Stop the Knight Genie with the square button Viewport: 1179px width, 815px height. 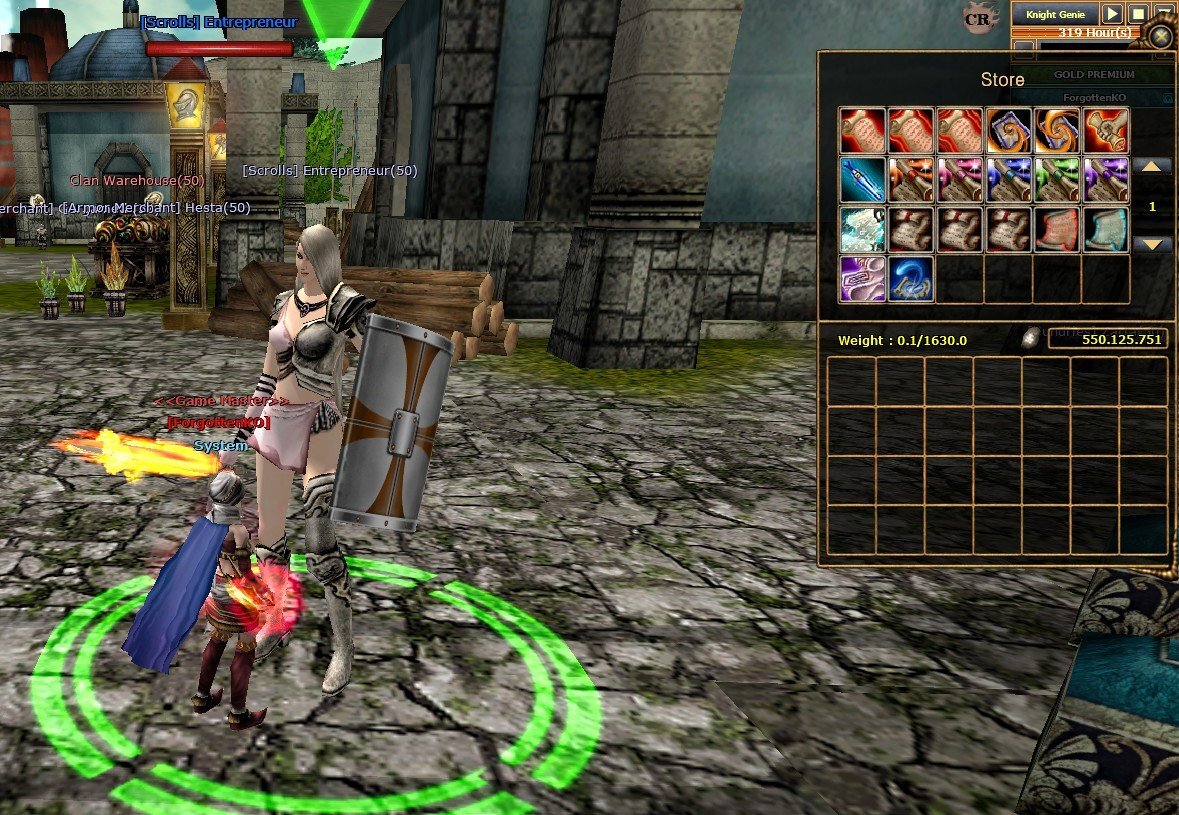click(1138, 14)
